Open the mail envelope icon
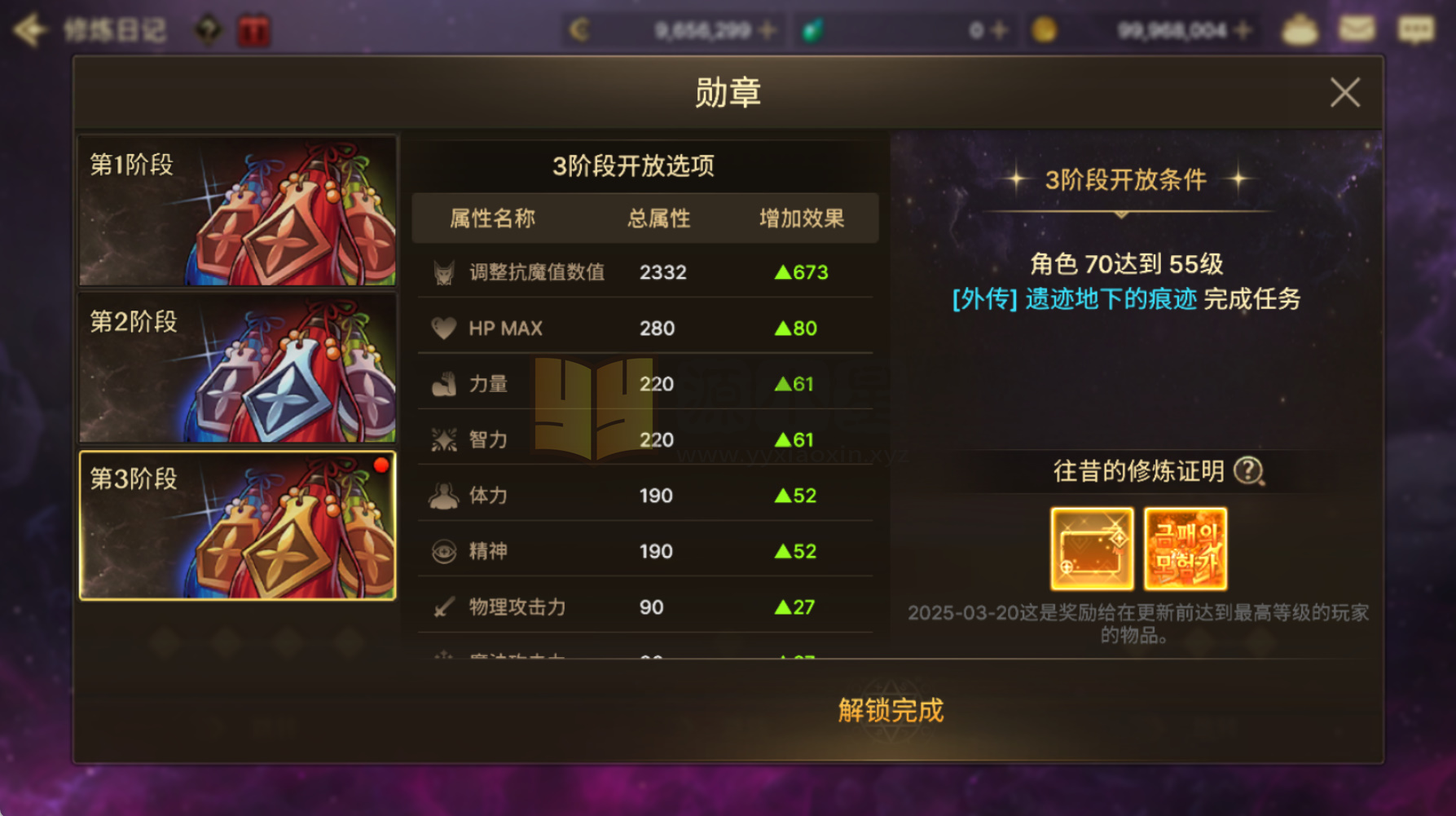Image resolution: width=1456 pixels, height=816 pixels. [1357, 29]
